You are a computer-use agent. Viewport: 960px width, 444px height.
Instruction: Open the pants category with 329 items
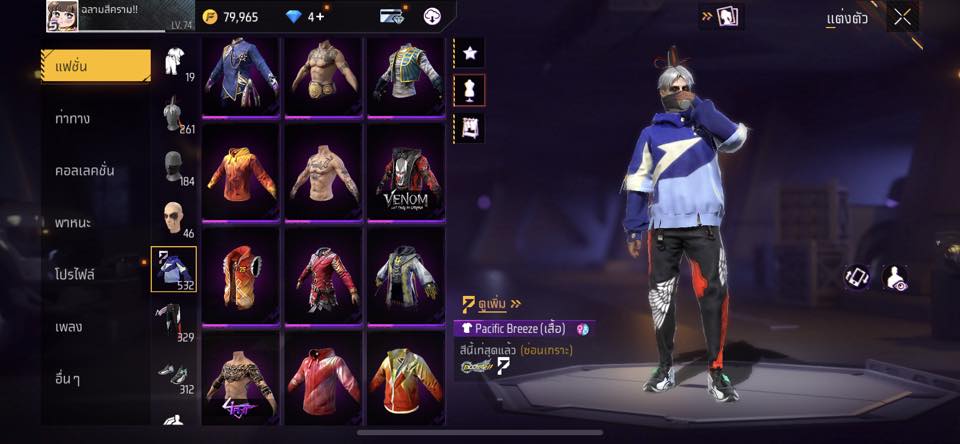(174, 322)
